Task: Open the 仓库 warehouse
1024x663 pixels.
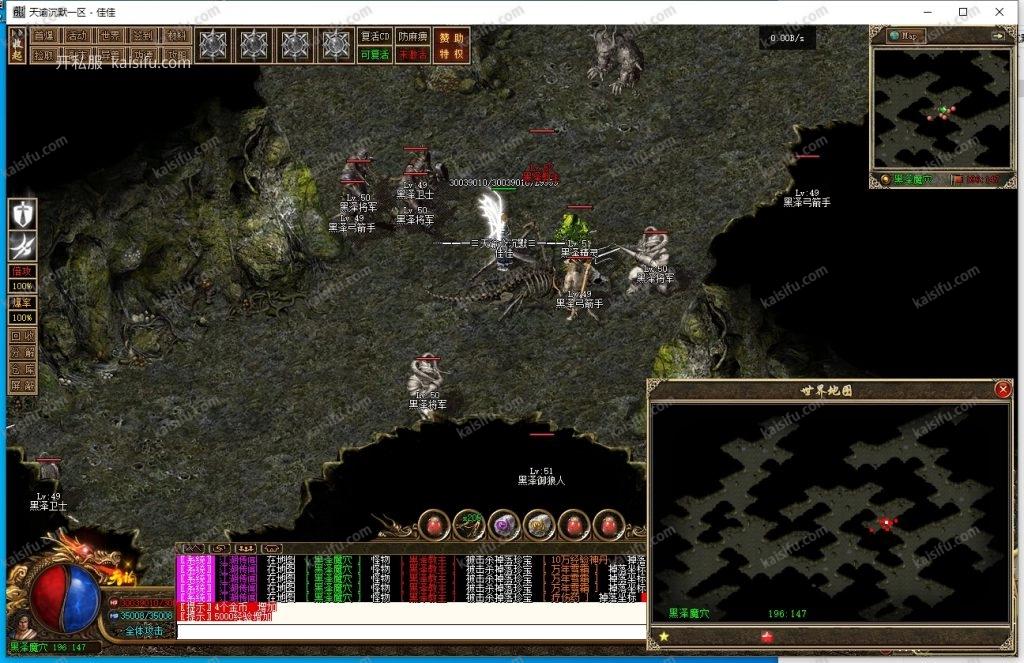Action: point(22,368)
